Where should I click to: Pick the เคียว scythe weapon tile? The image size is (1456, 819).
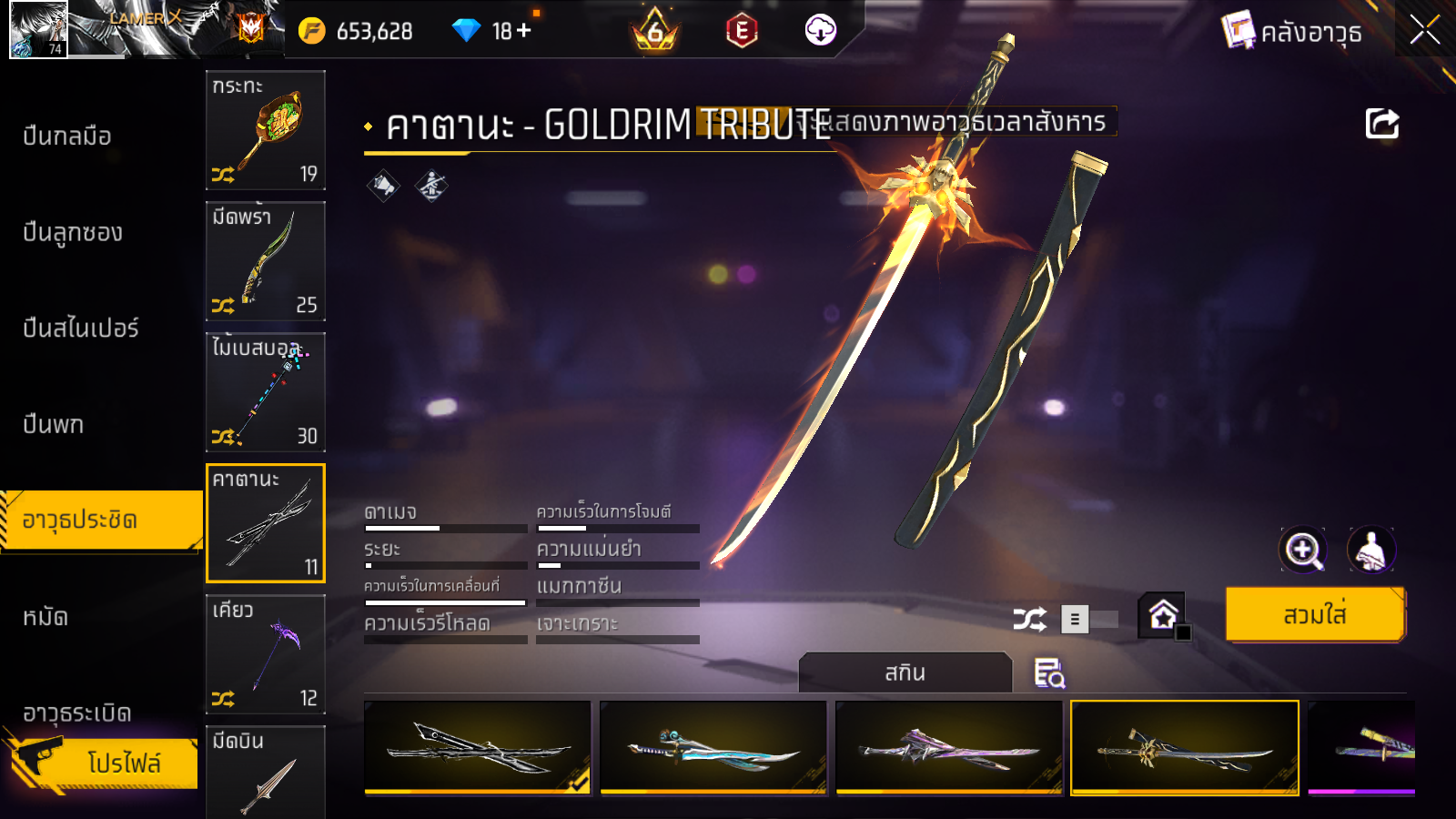click(x=266, y=654)
